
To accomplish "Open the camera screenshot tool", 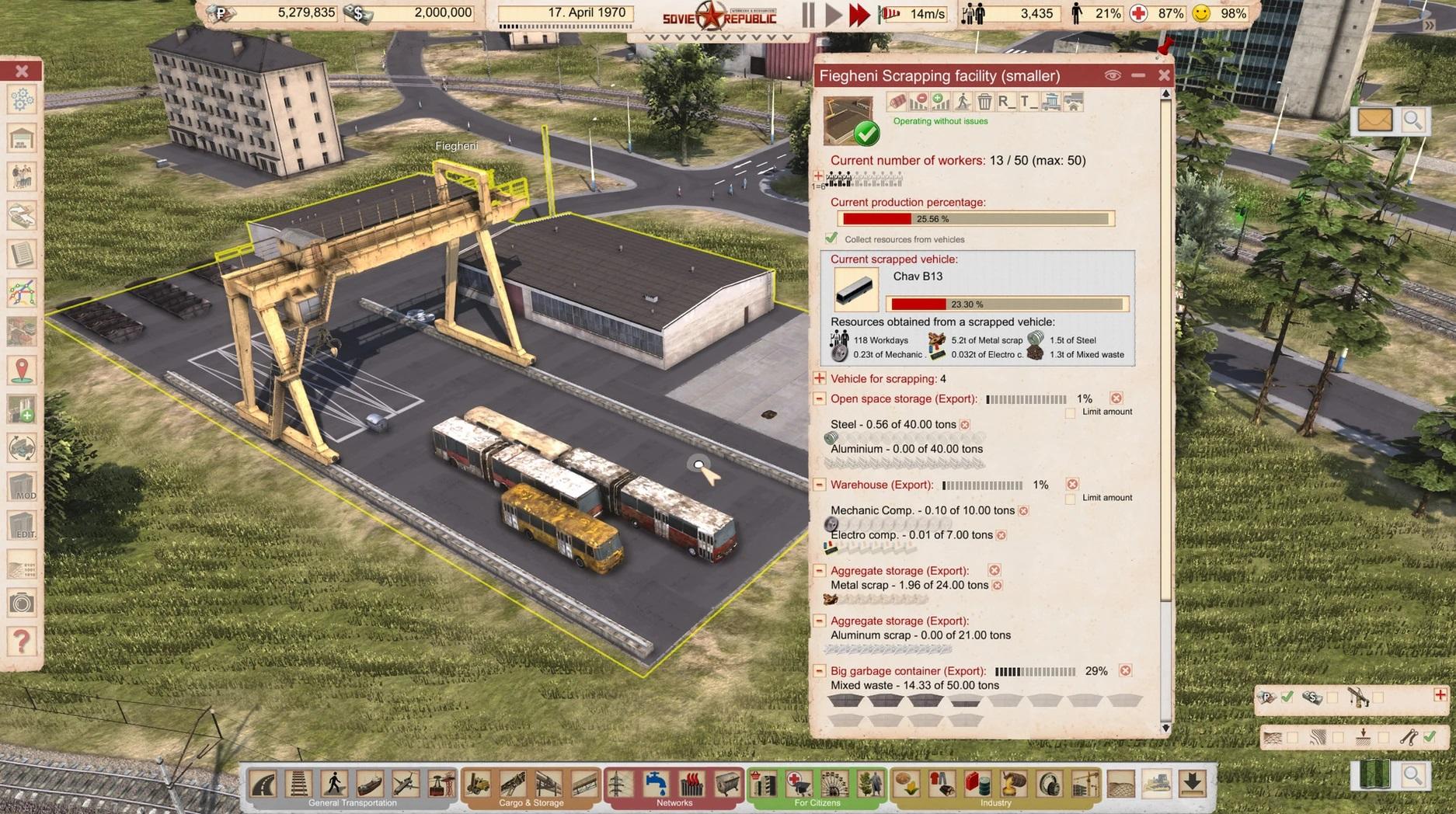I will click(22, 603).
